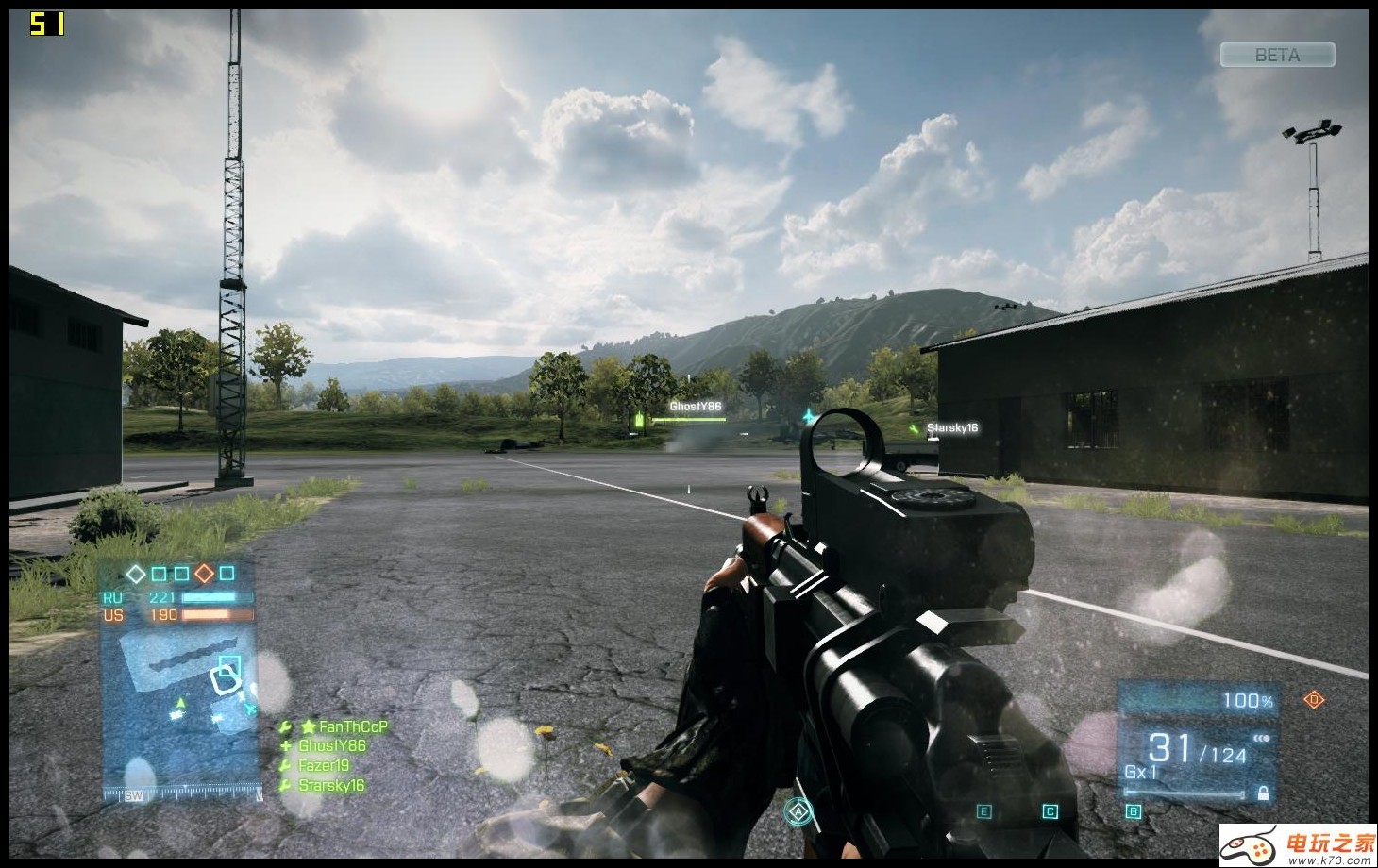
Task: Select Fazer19 in the squad list
Action: click(x=323, y=765)
